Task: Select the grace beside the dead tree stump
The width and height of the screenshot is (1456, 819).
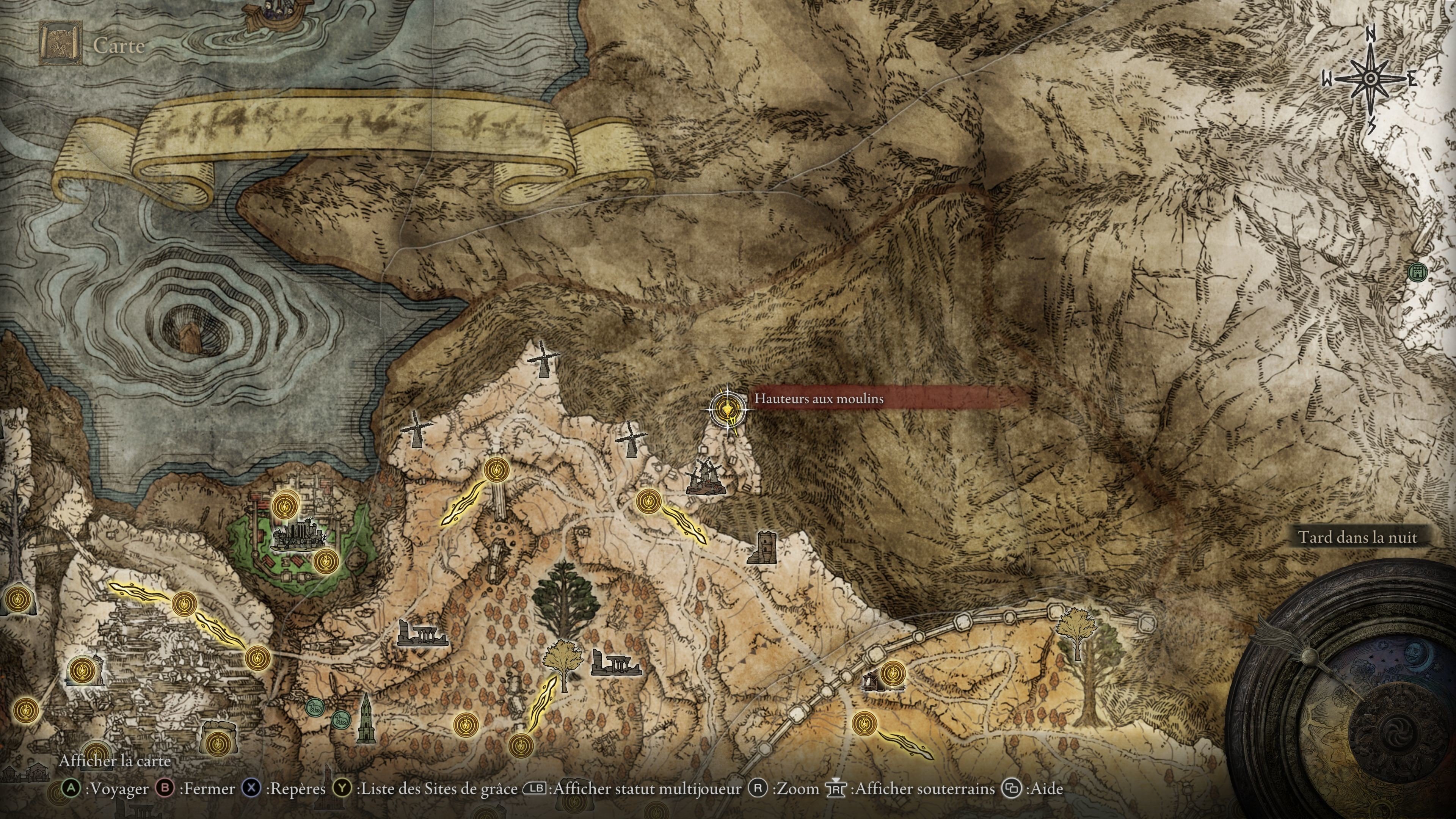Action: (83, 670)
